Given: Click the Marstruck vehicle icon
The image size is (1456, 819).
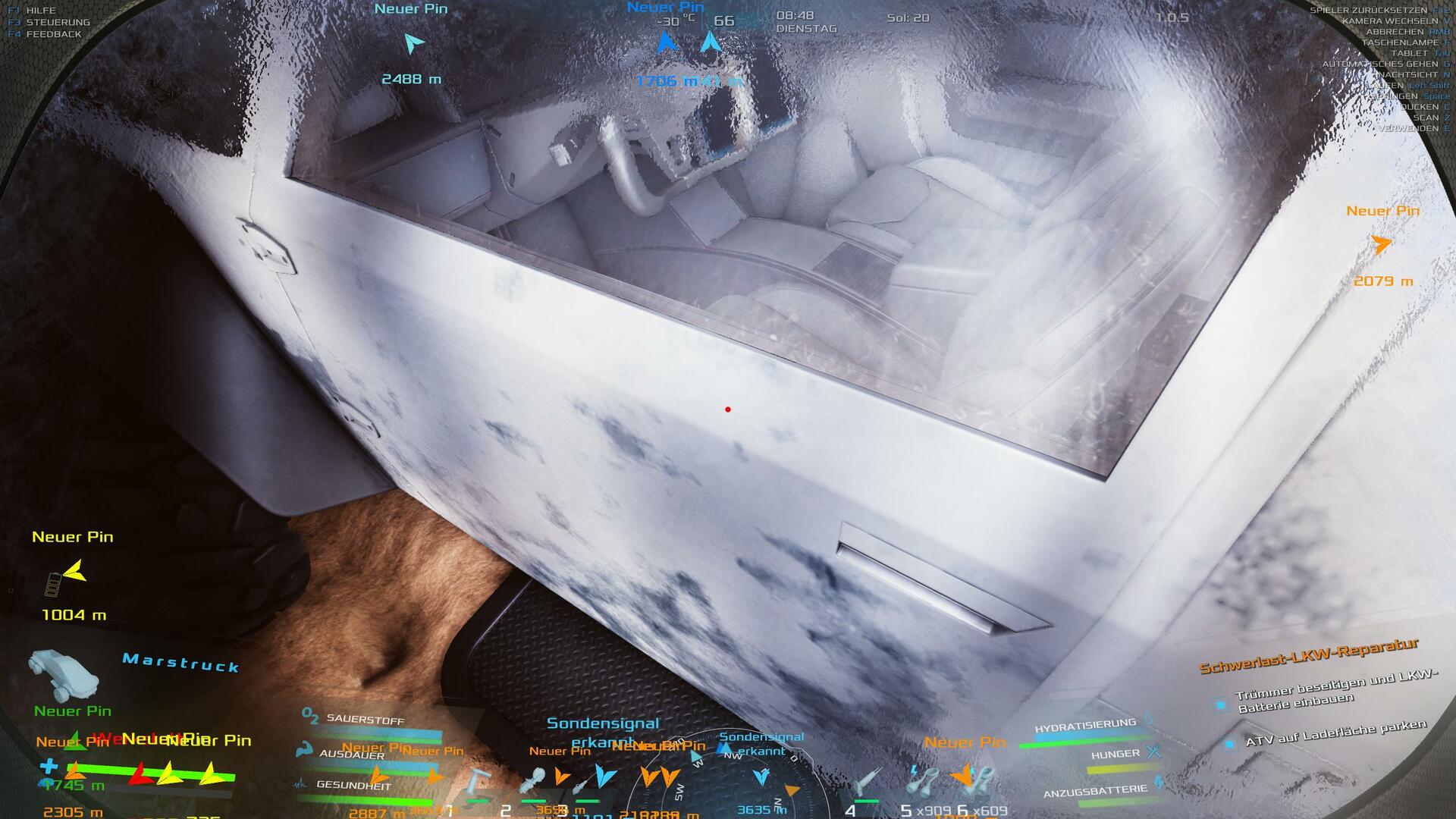Looking at the screenshot, I should click(64, 673).
